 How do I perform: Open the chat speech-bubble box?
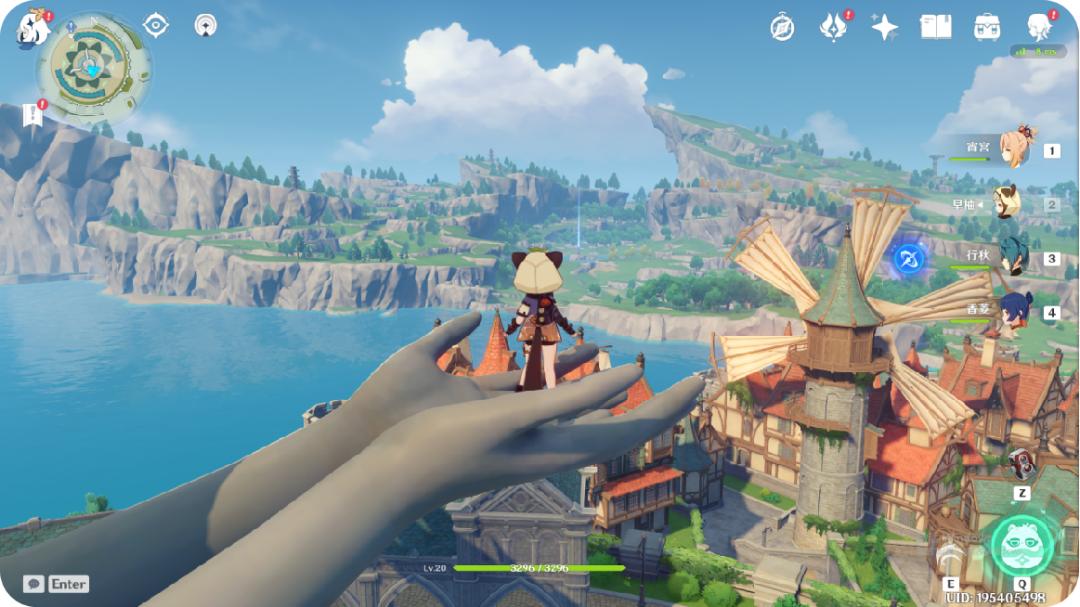click(x=34, y=583)
